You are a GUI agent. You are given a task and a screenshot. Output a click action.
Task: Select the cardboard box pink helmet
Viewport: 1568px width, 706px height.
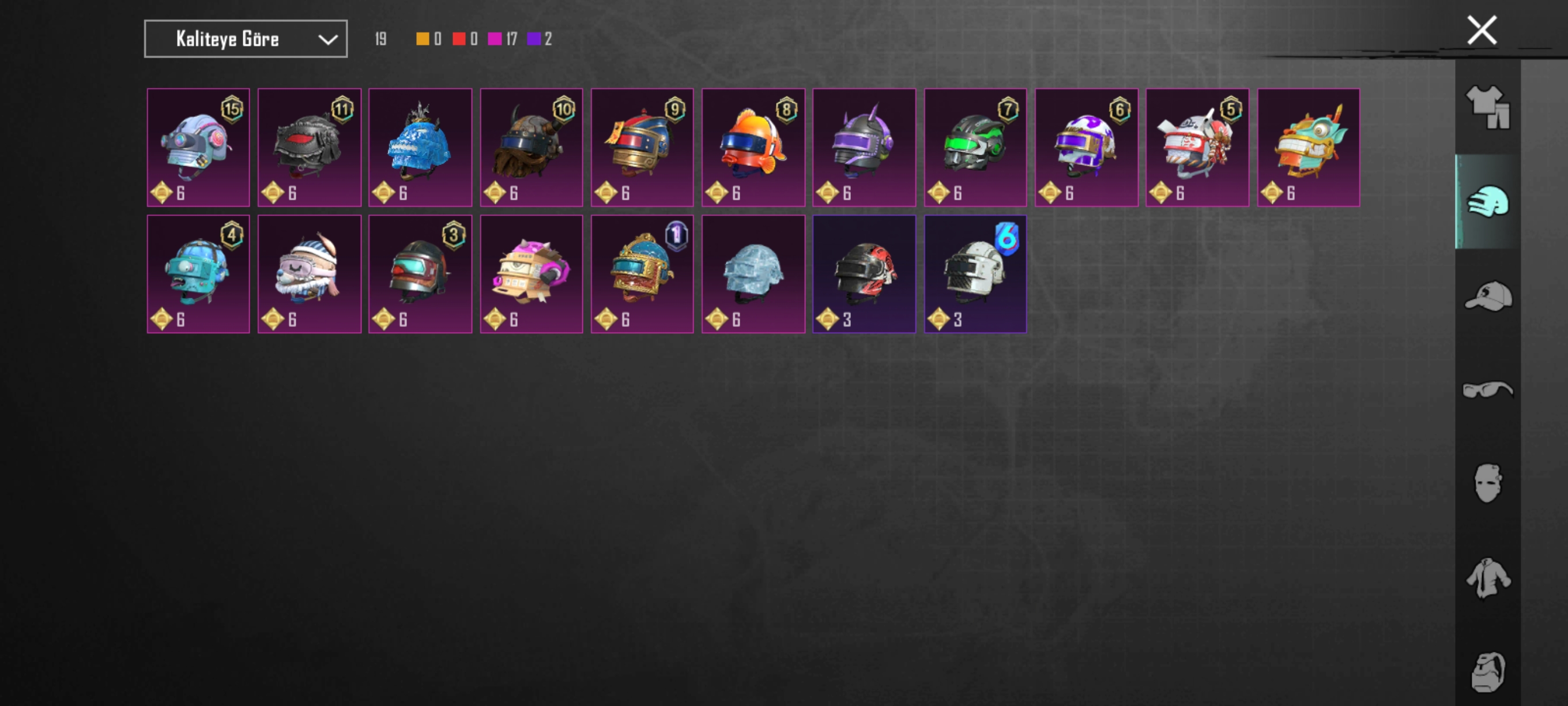pos(531,273)
